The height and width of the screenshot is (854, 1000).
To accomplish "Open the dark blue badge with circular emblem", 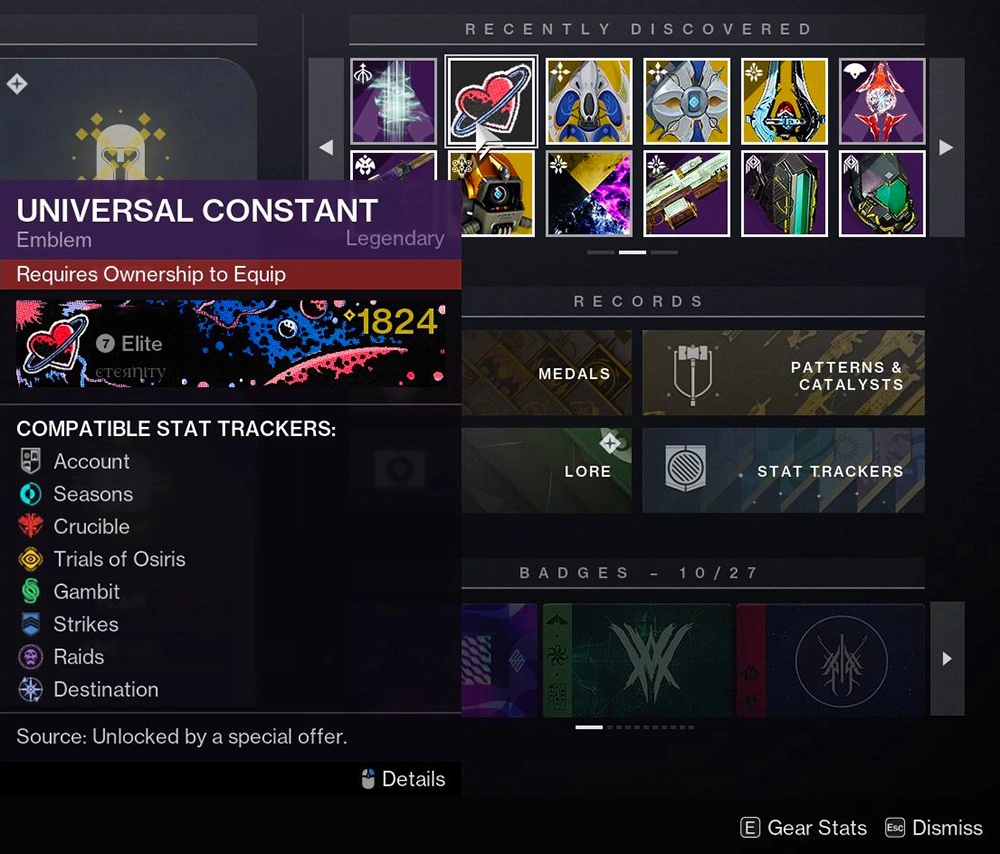I will pyautogui.click(x=830, y=659).
